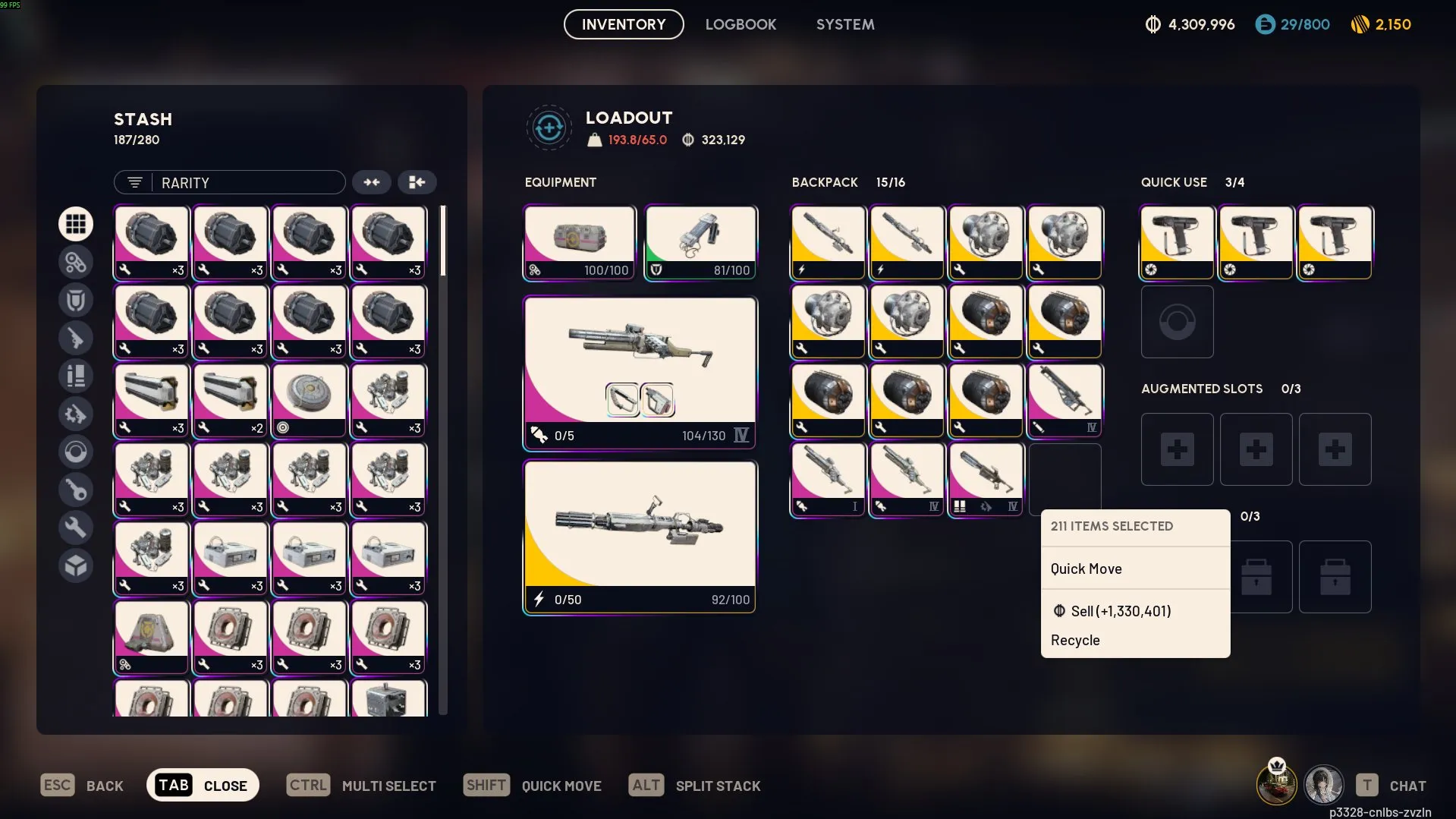The height and width of the screenshot is (819, 1456).
Task: Filter stash by shield category
Action: pyautogui.click(x=76, y=300)
